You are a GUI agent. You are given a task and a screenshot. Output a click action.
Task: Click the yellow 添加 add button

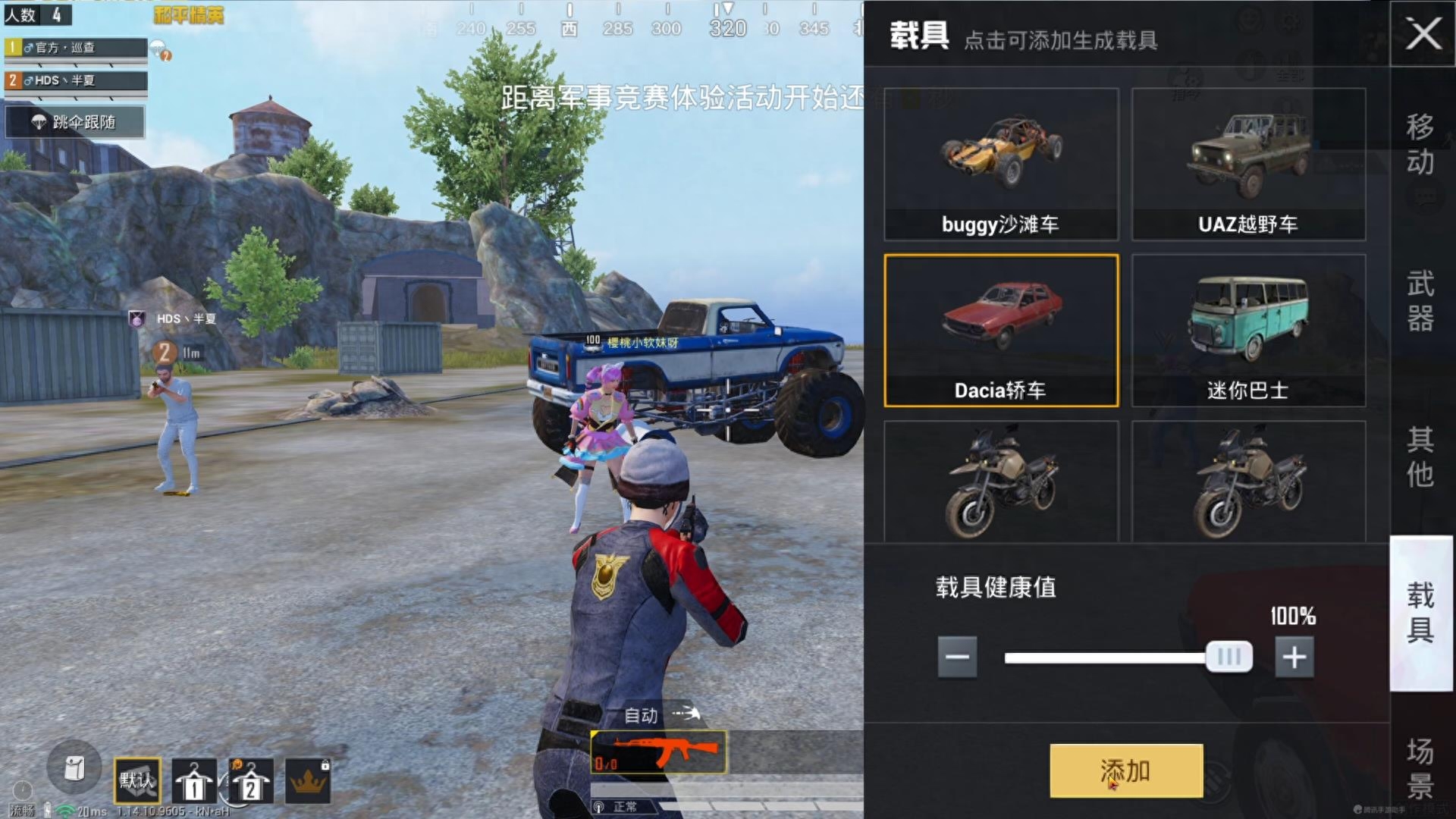click(1126, 770)
